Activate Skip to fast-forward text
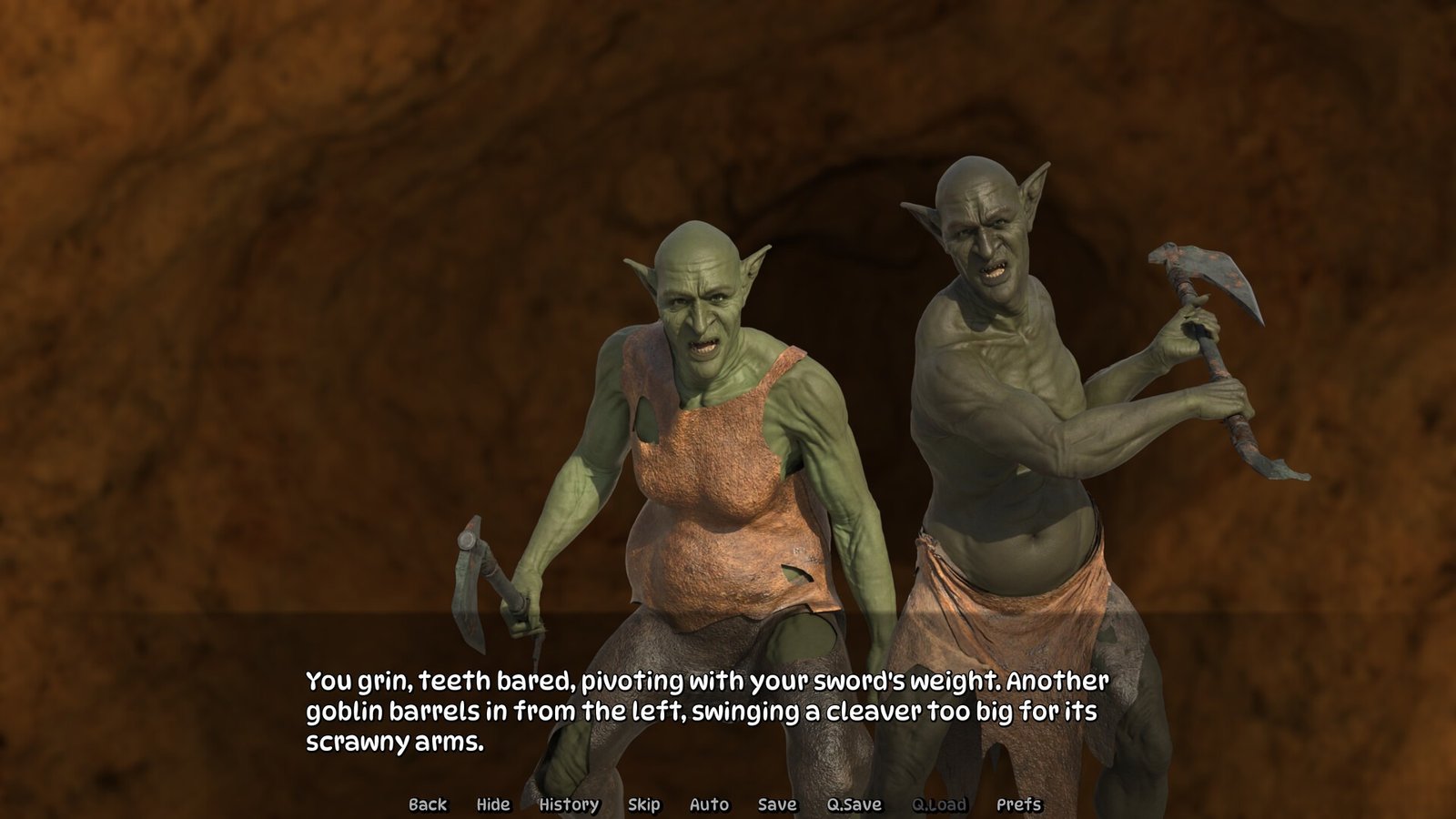 [643, 804]
